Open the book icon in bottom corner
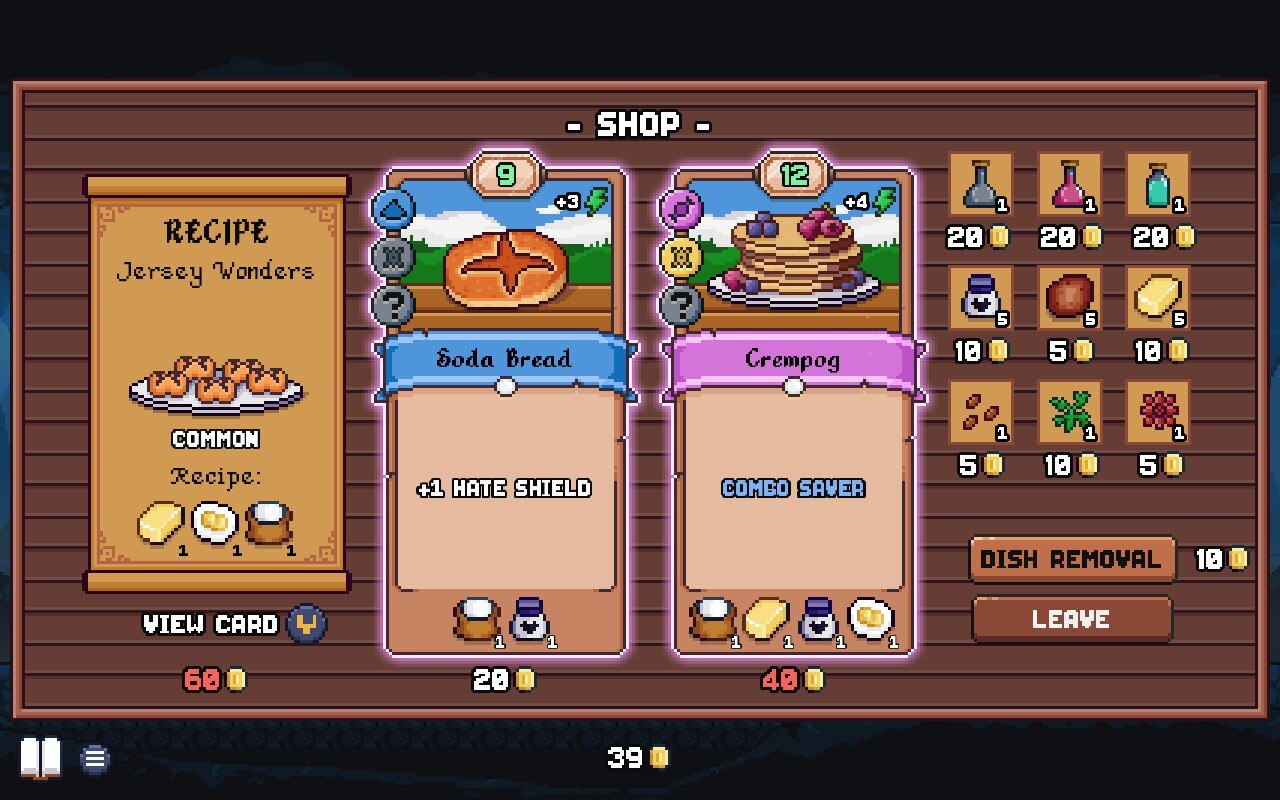The width and height of the screenshot is (1280, 800). click(41, 758)
